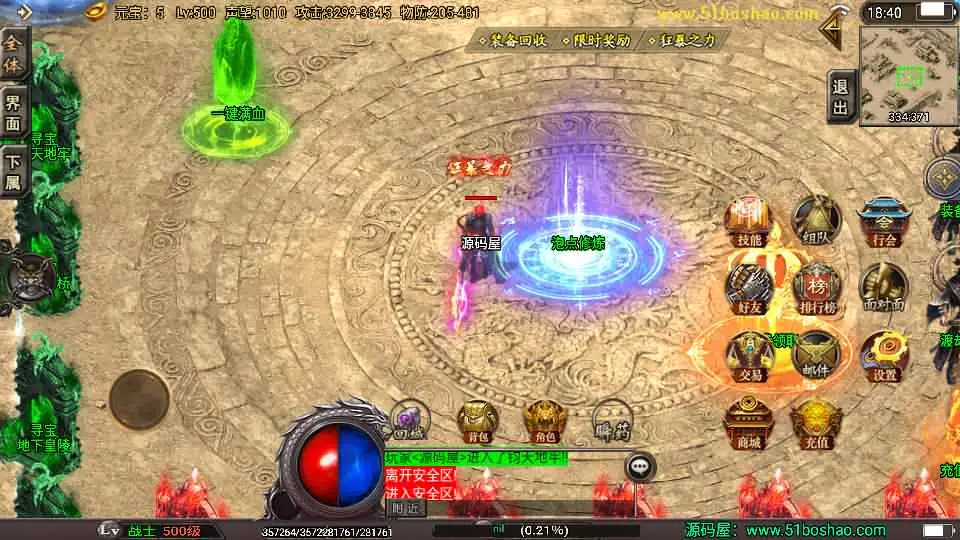Select the 附近 nearby channel button
The width and height of the screenshot is (960, 540).
pyautogui.click(x=407, y=507)
